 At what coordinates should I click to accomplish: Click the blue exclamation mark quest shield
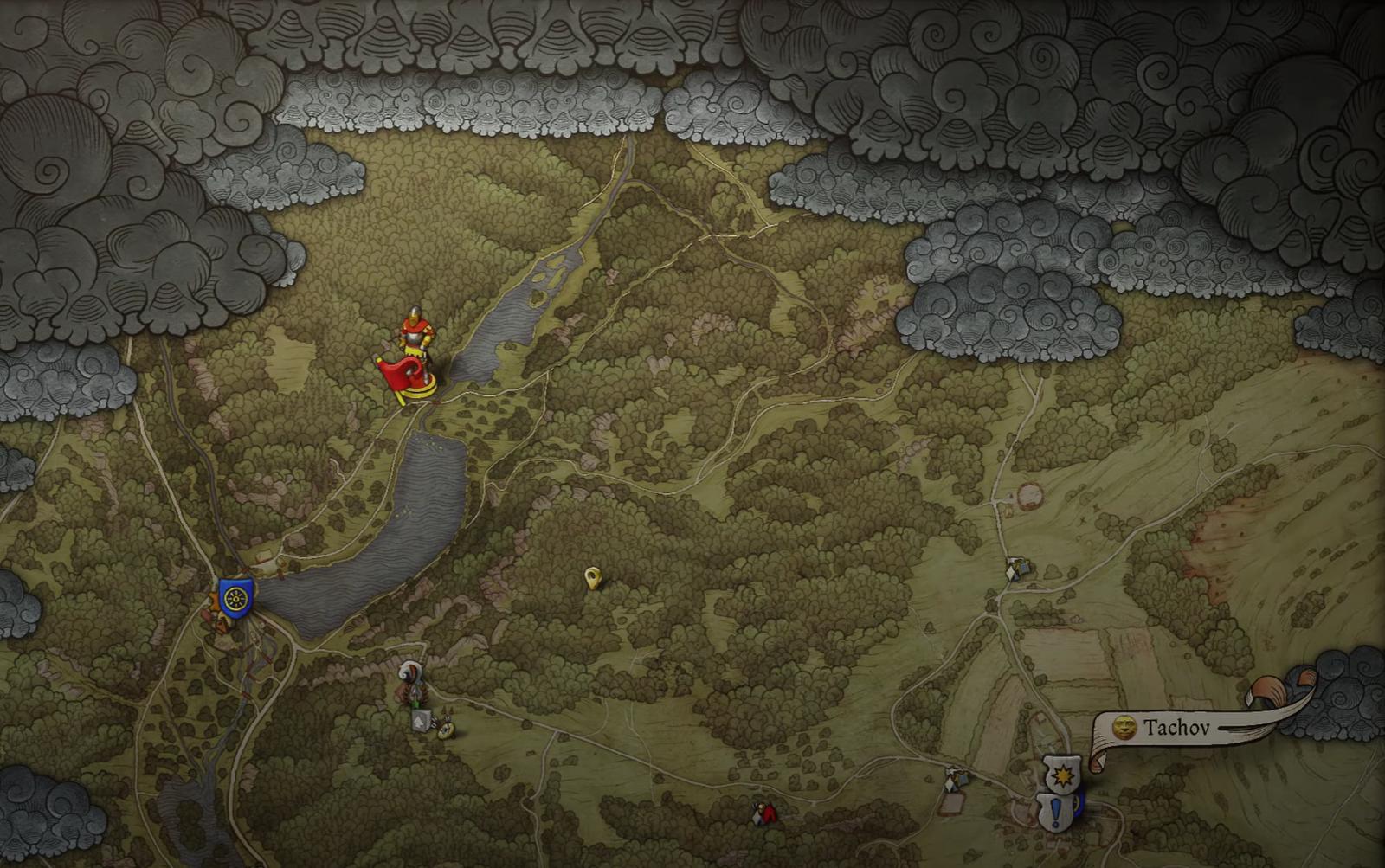point(1055,812)
